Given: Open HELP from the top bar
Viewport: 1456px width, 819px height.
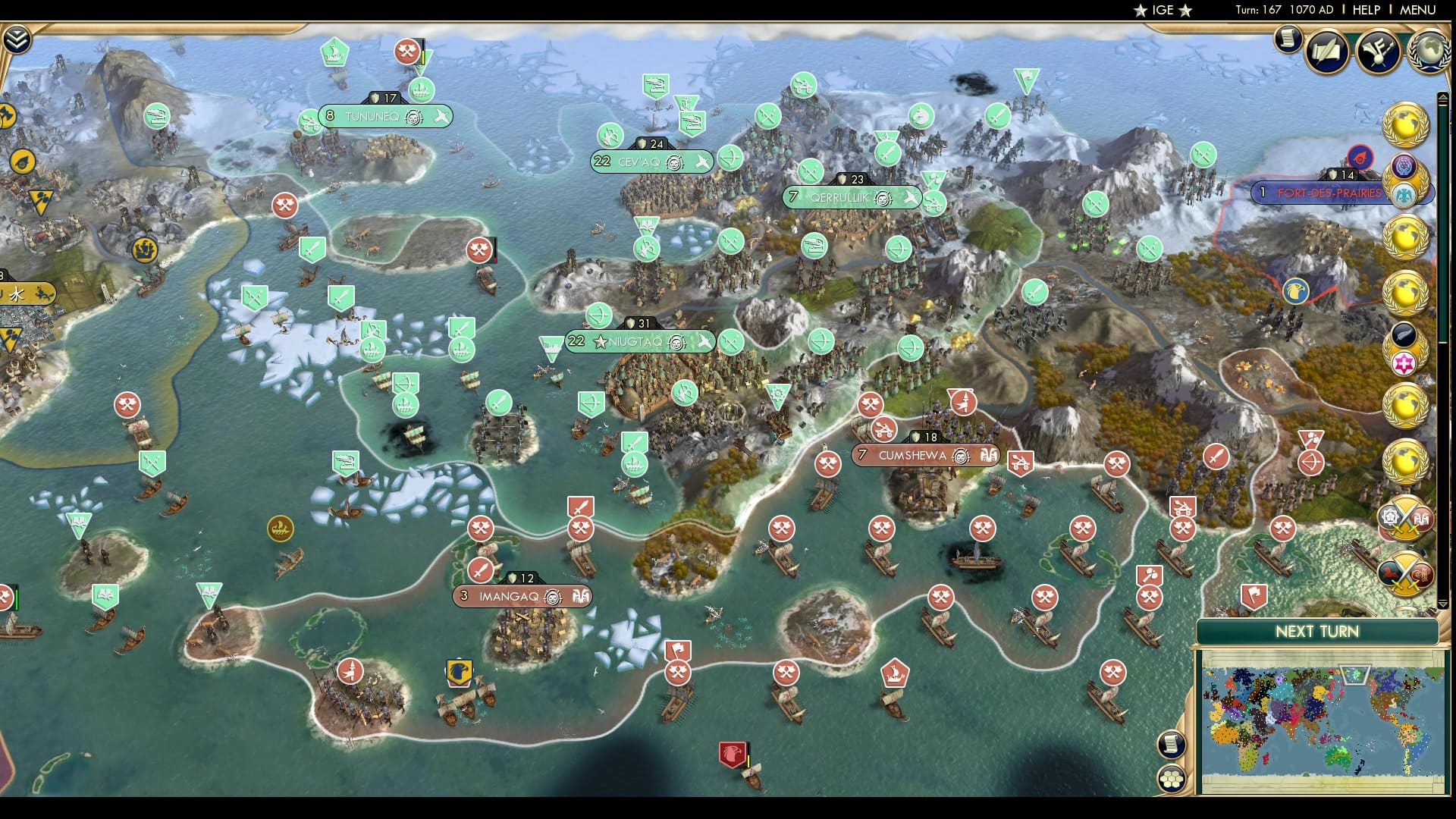Looking at the screenshot, I should click(x=1367, y=10).
